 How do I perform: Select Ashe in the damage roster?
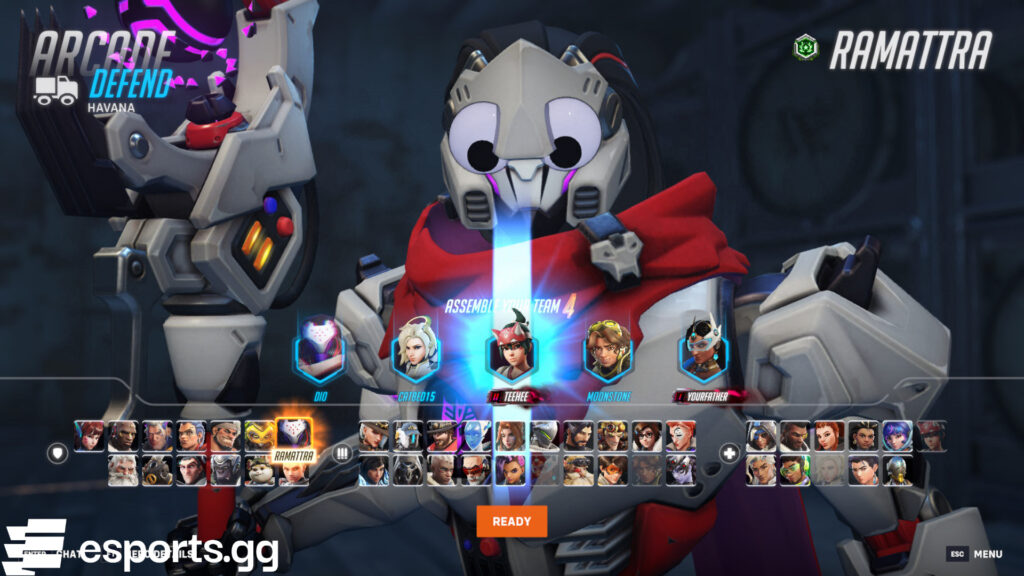[x=373, y=435]
